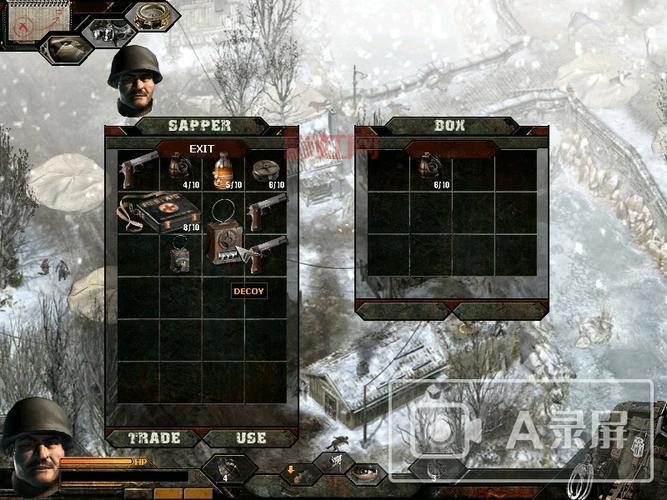
Task: Choose the pistol in the top-left inventory slot
Action: tap(138, 169)
